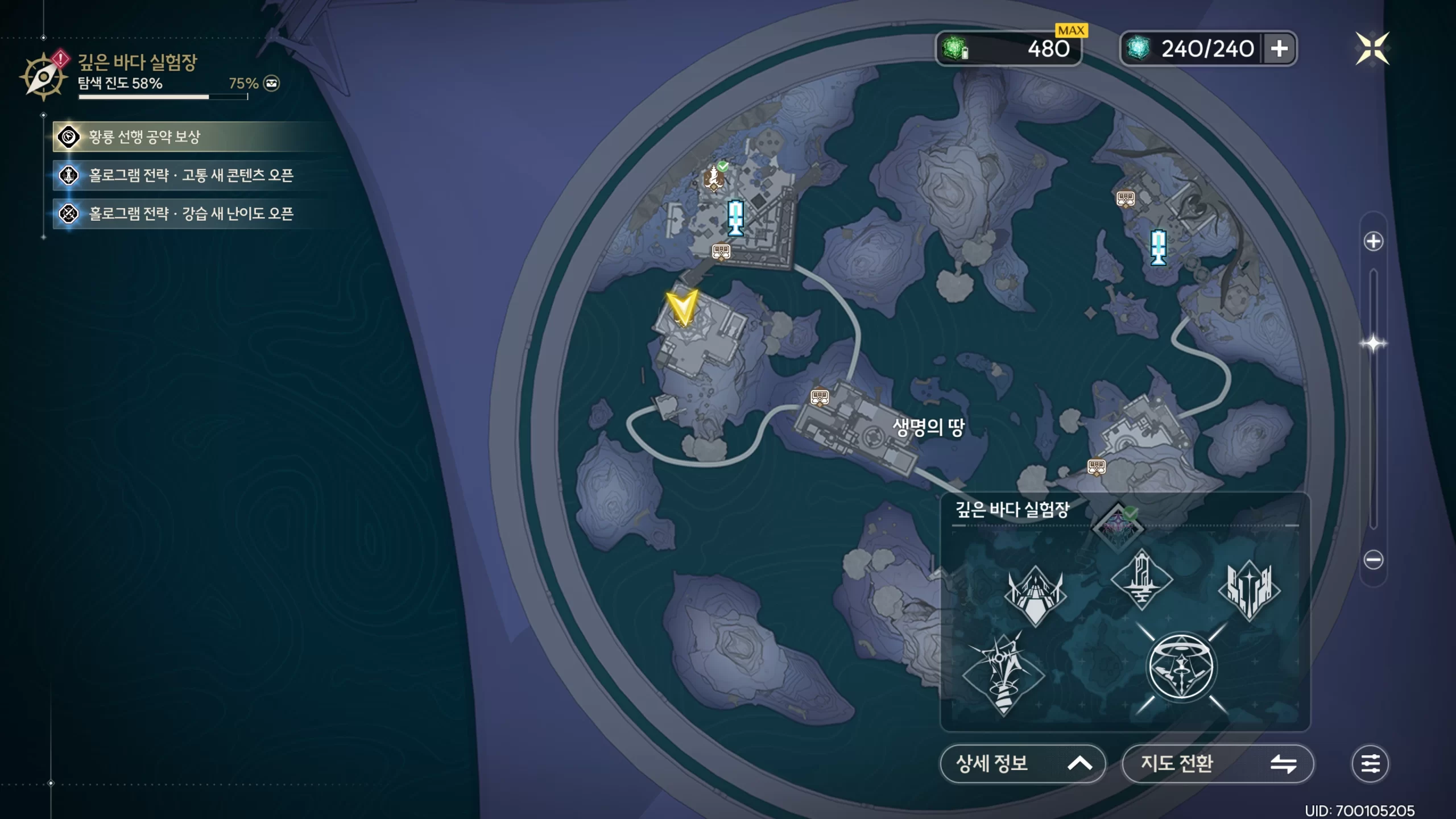Select the circled haloed region emblem
The height and width of the screenshot is (819, 1456).
(x=1181, y=668)
